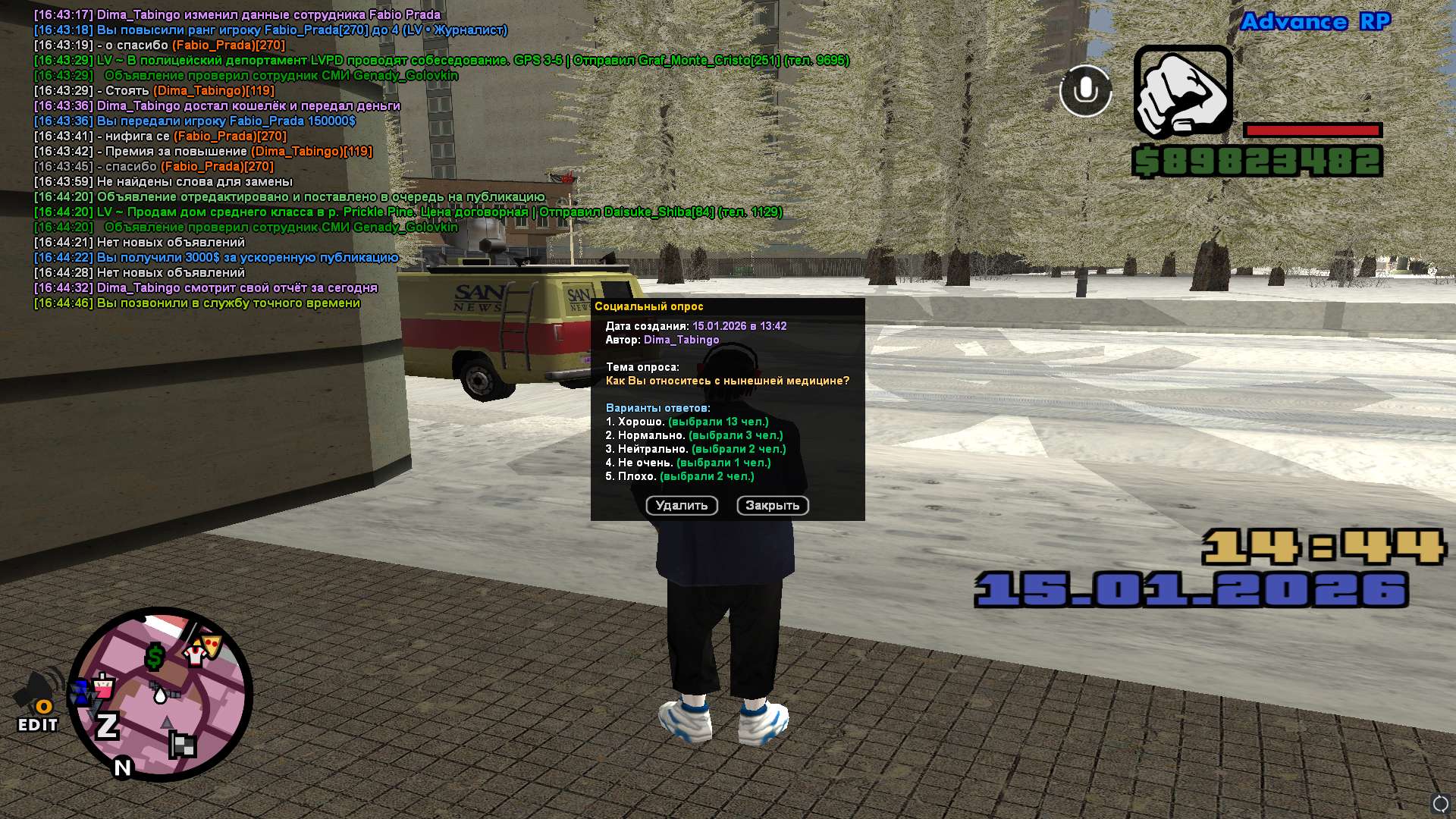Click the checkered flag marker on minimap
1456x819 pixels.
183,745
